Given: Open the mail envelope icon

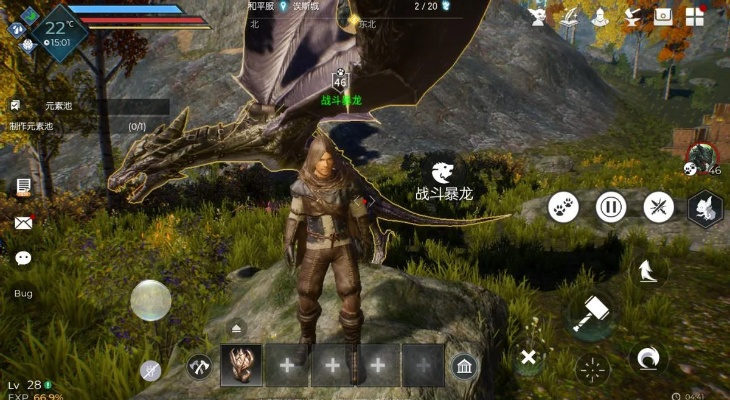Looking at the screenshot, I should pyautogui.click(x=23, y=223).
